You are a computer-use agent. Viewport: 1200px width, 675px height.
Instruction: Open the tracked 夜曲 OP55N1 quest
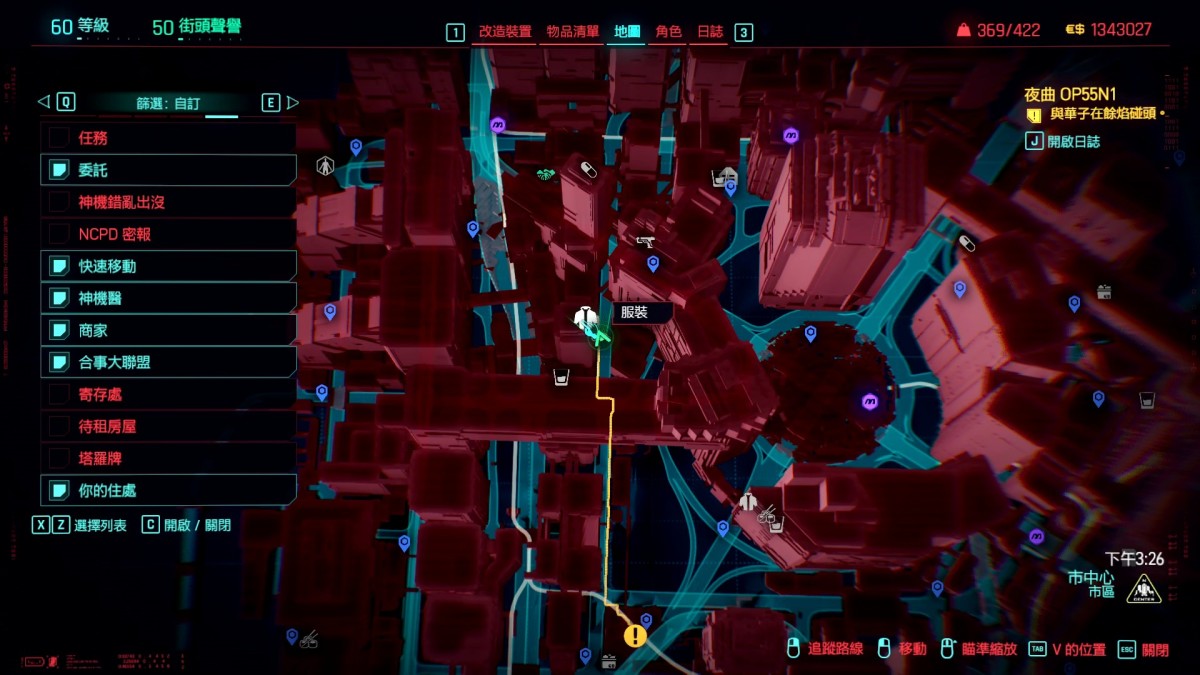pyautogui.click(x=1070, y=94)
